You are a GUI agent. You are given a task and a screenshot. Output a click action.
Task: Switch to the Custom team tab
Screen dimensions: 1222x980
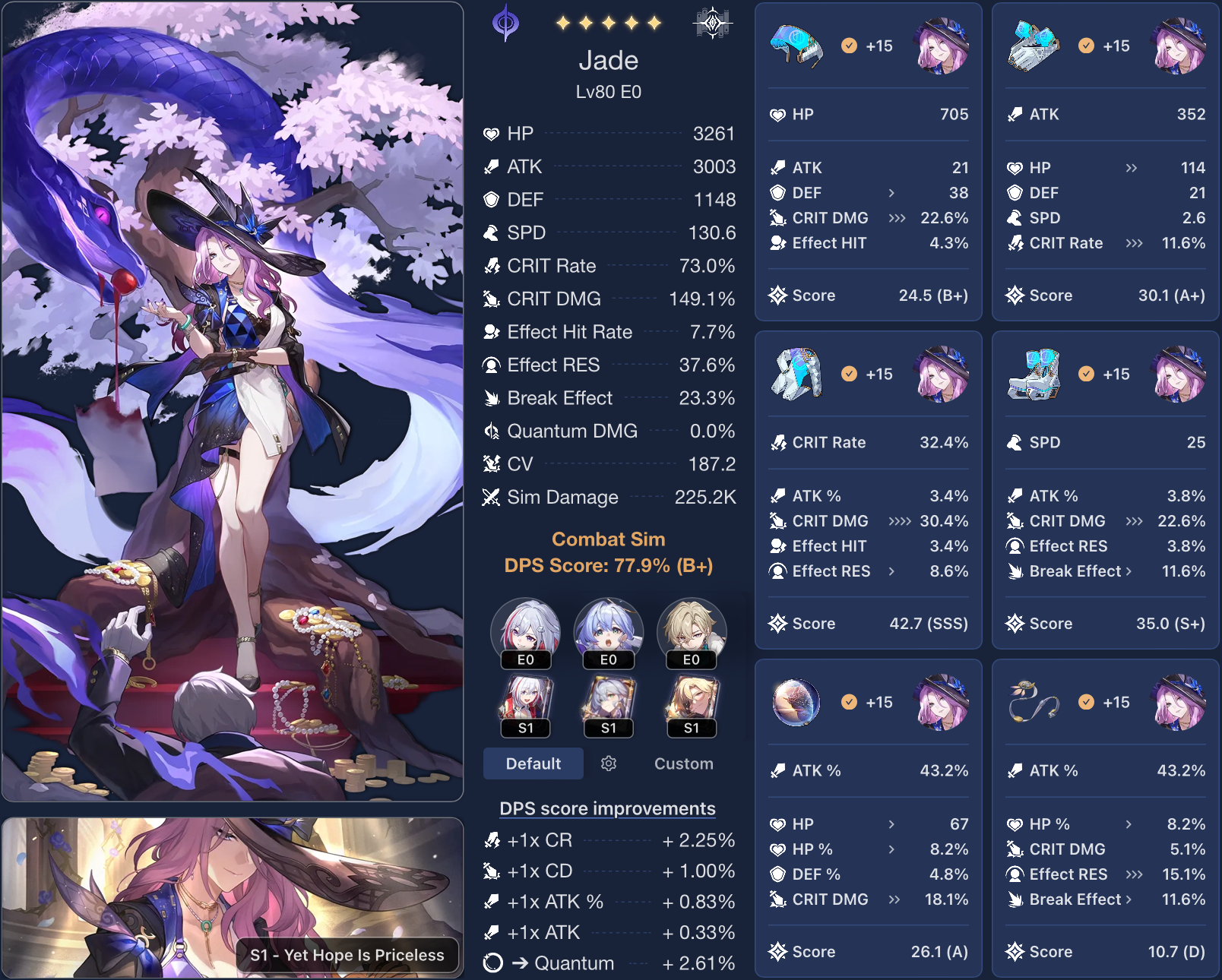[x=682, y=763]
